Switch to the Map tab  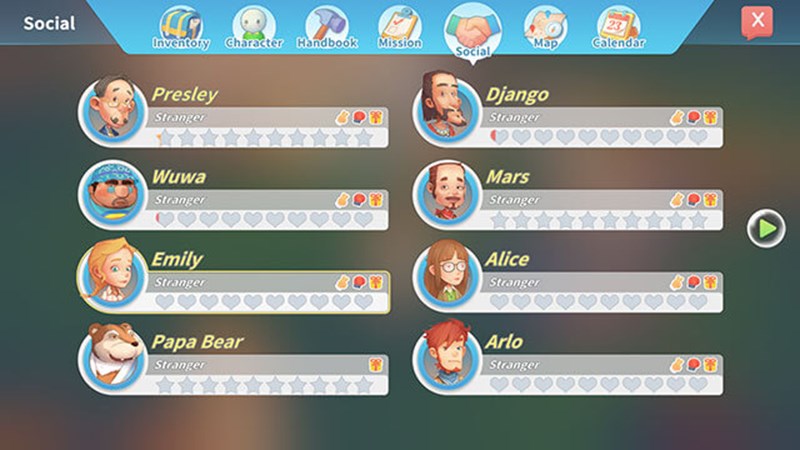[x=545, y=28]
